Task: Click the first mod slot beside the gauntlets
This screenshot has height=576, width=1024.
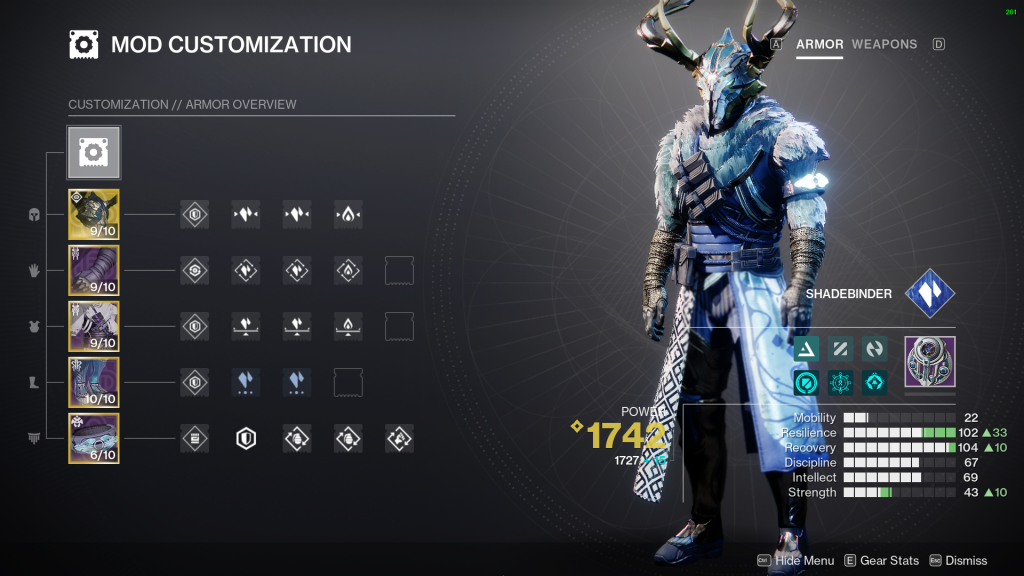Action: pyautogui.click(x=195, y=270)
